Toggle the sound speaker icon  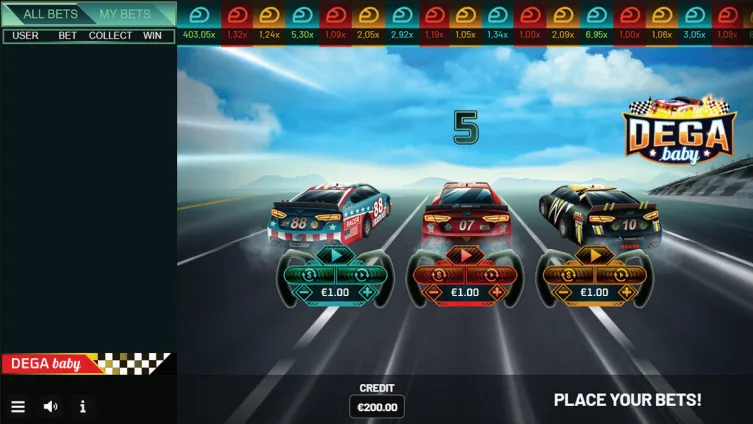pyautogui.click(x=50, y=407)
